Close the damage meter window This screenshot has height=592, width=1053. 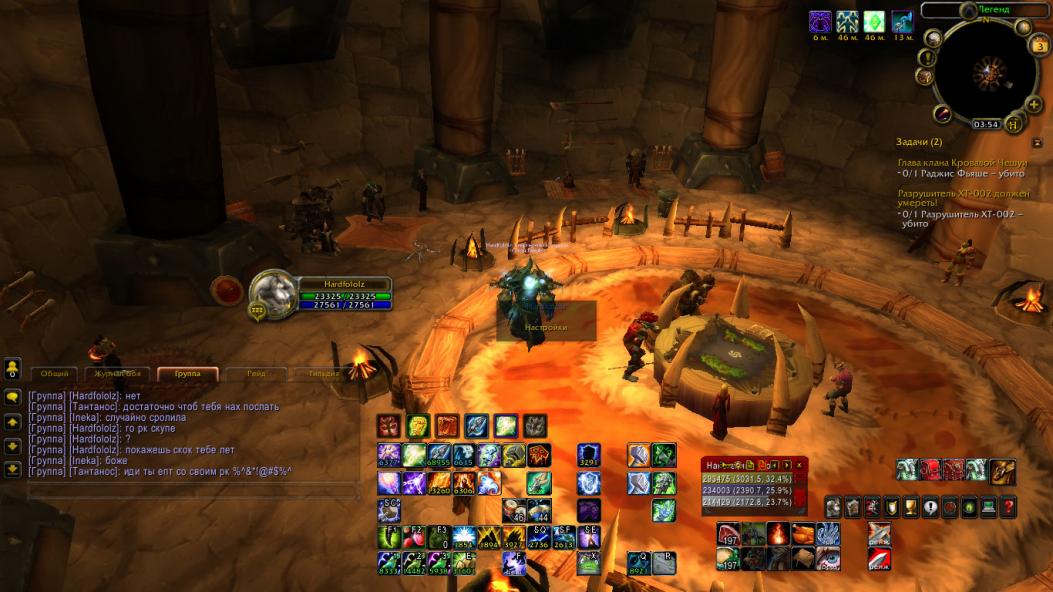(x=799, y=465)
